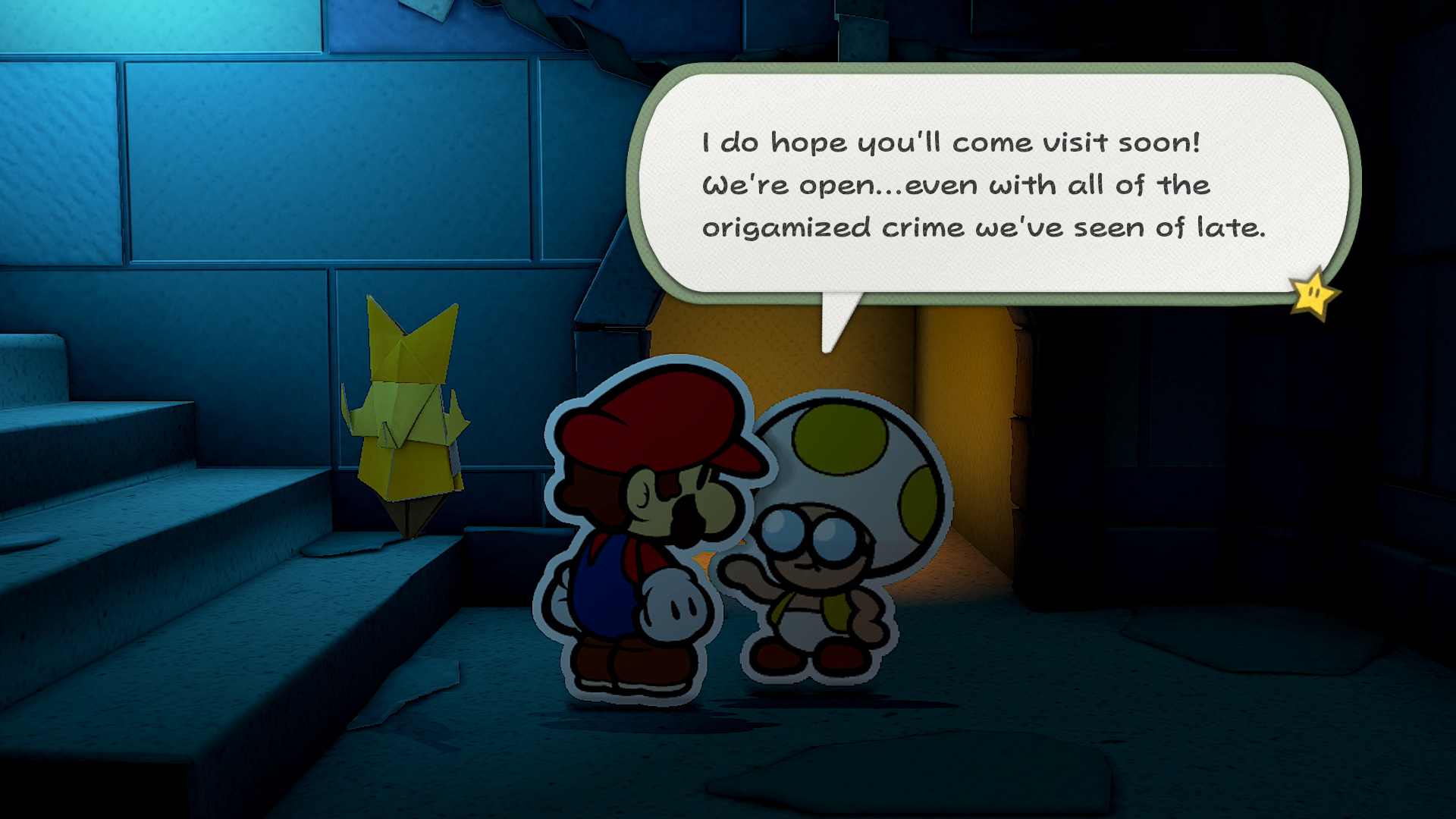Click the star icon to continue dialogue
The width and height of the screenshot is (1456, 819).
[x=1314, y=293]
